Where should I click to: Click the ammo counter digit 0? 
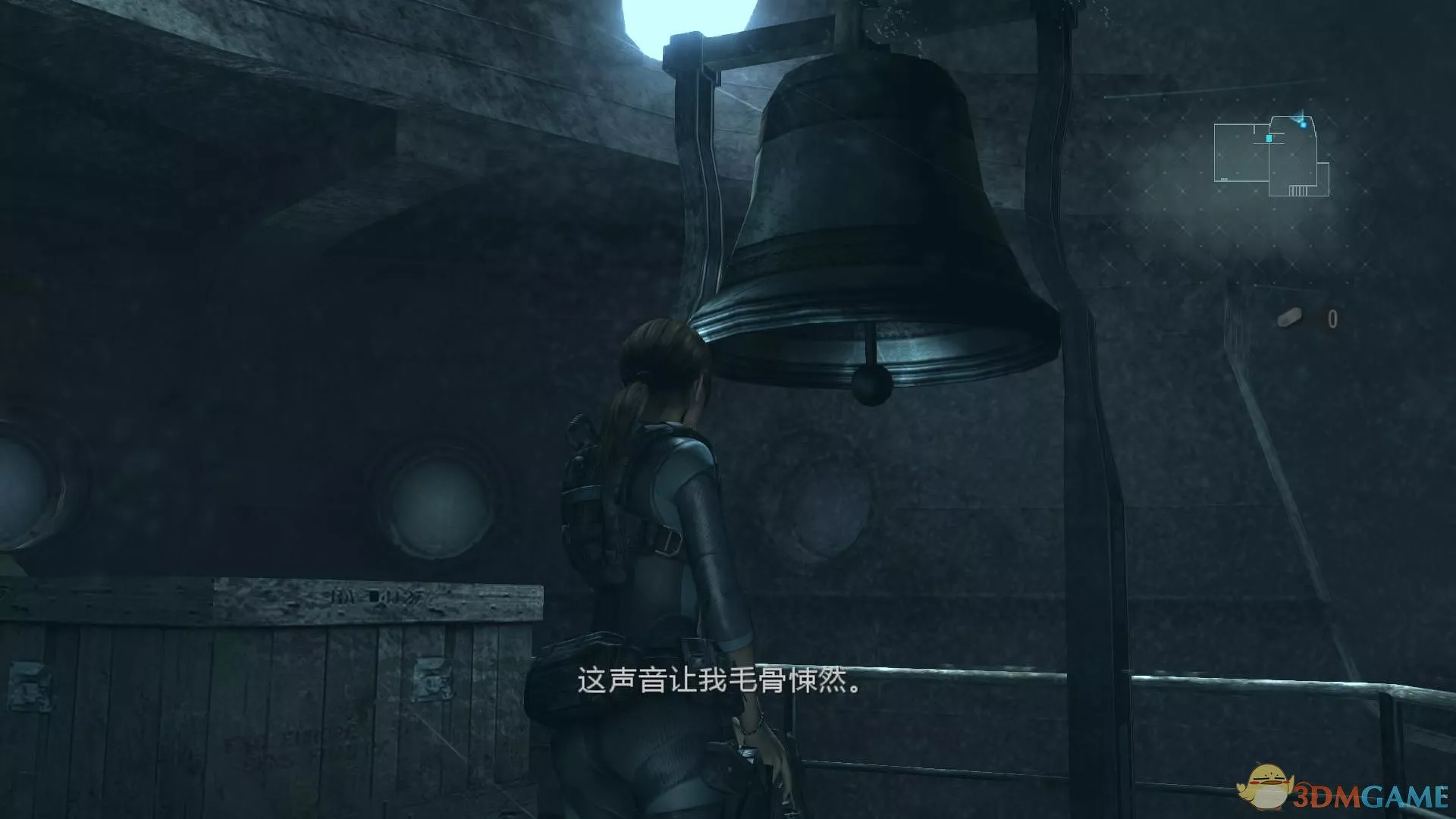[1332, 318]
